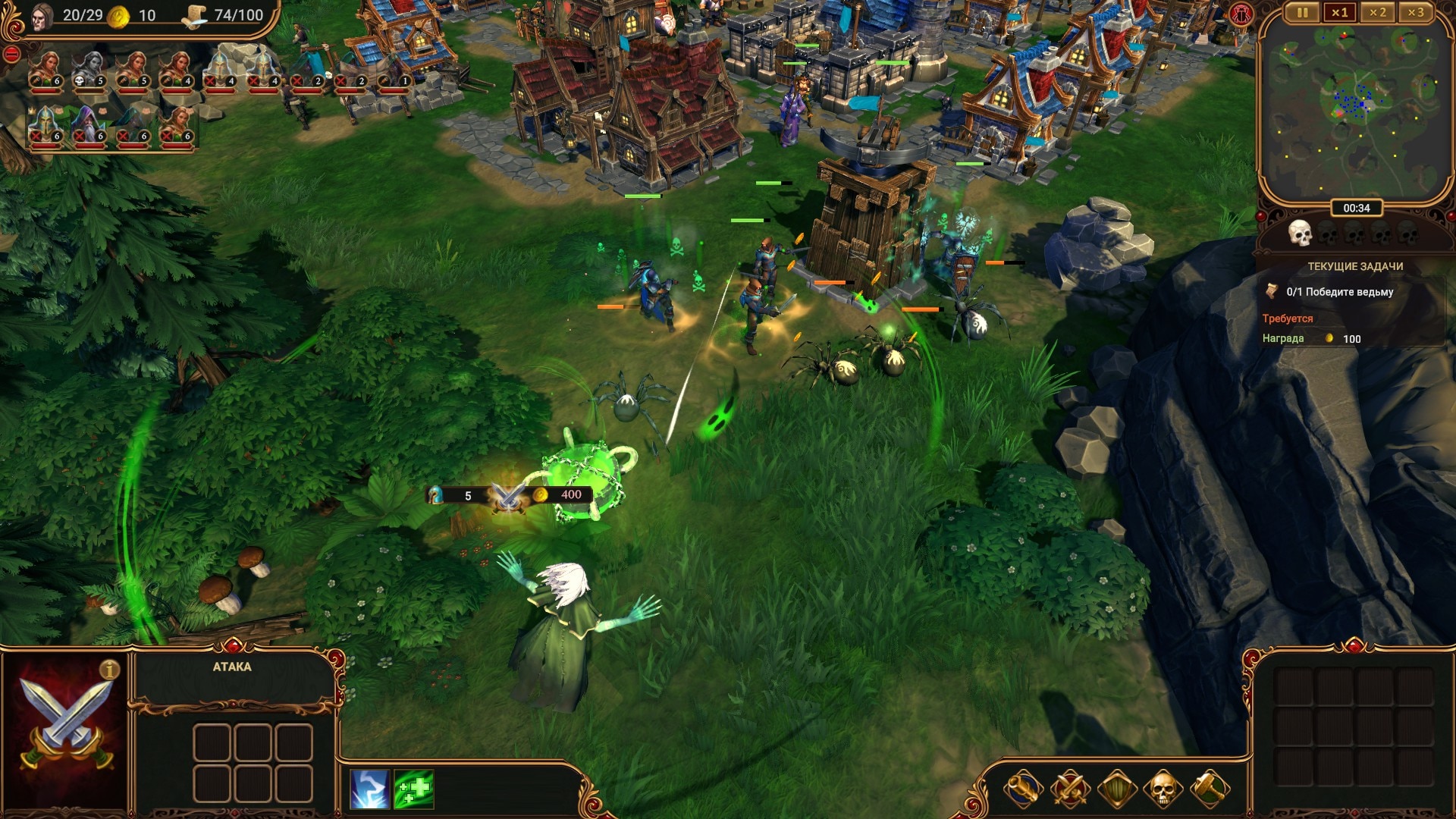Choose the golden skull flag button
The image size is (1456, 819).
tap(1163, 789)
